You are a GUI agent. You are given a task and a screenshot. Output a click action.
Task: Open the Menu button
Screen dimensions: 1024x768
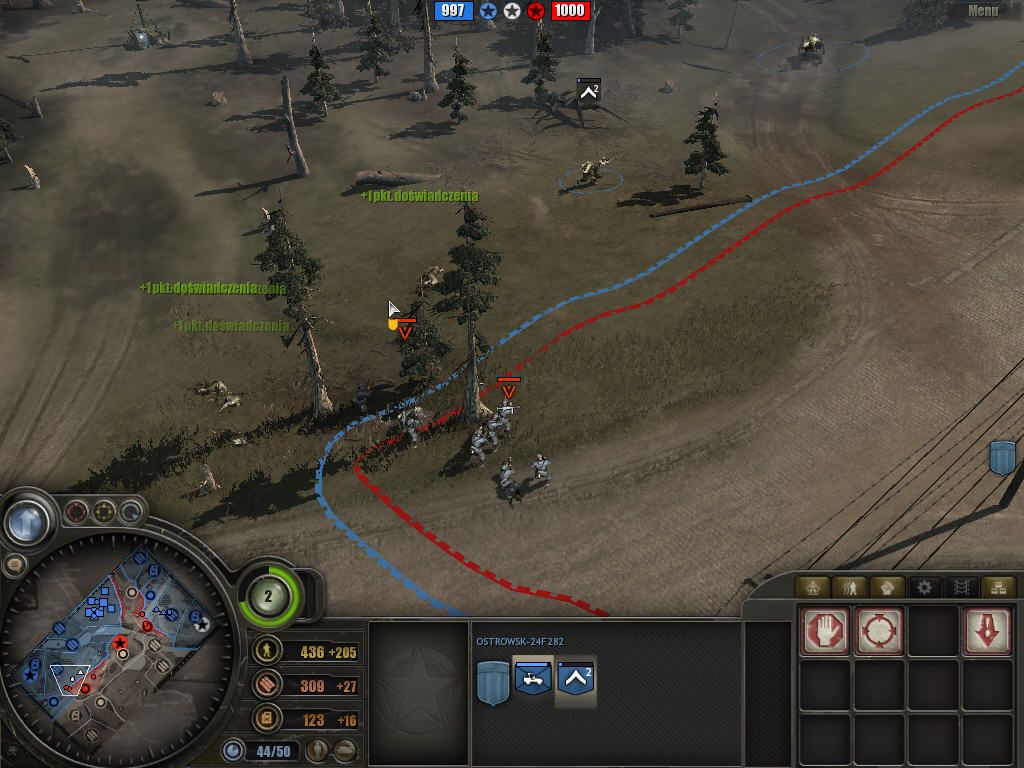[x=983, y=11]
